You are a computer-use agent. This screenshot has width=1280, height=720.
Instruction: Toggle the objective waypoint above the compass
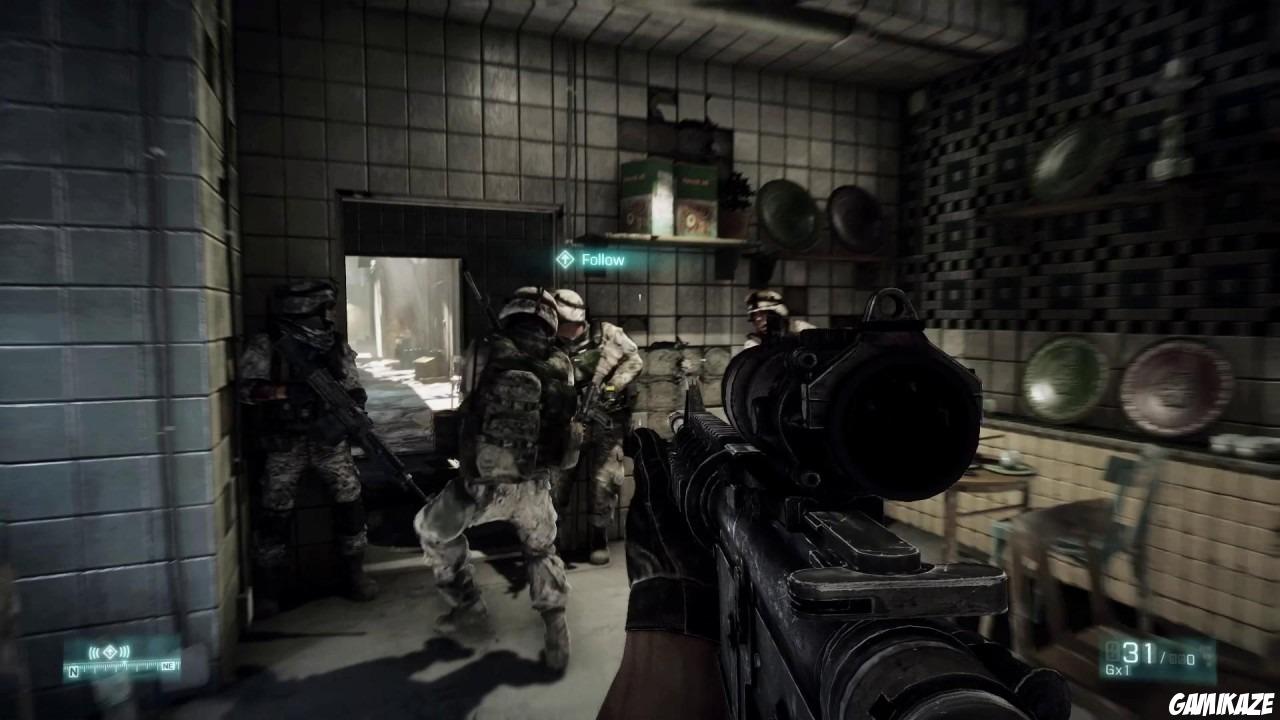pyautogui.click(x=109, y=651)
